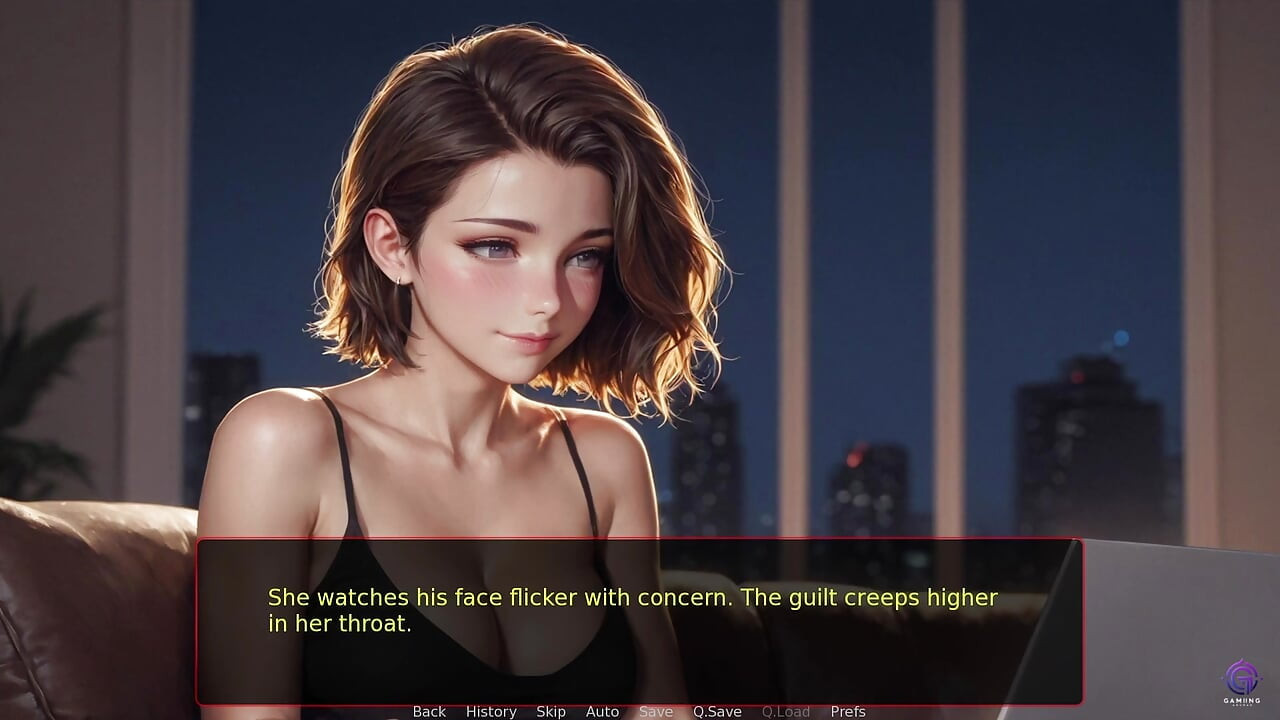Activate Skip to fast-forward text
Screen dimensions: 1280x720
(551, 711)
